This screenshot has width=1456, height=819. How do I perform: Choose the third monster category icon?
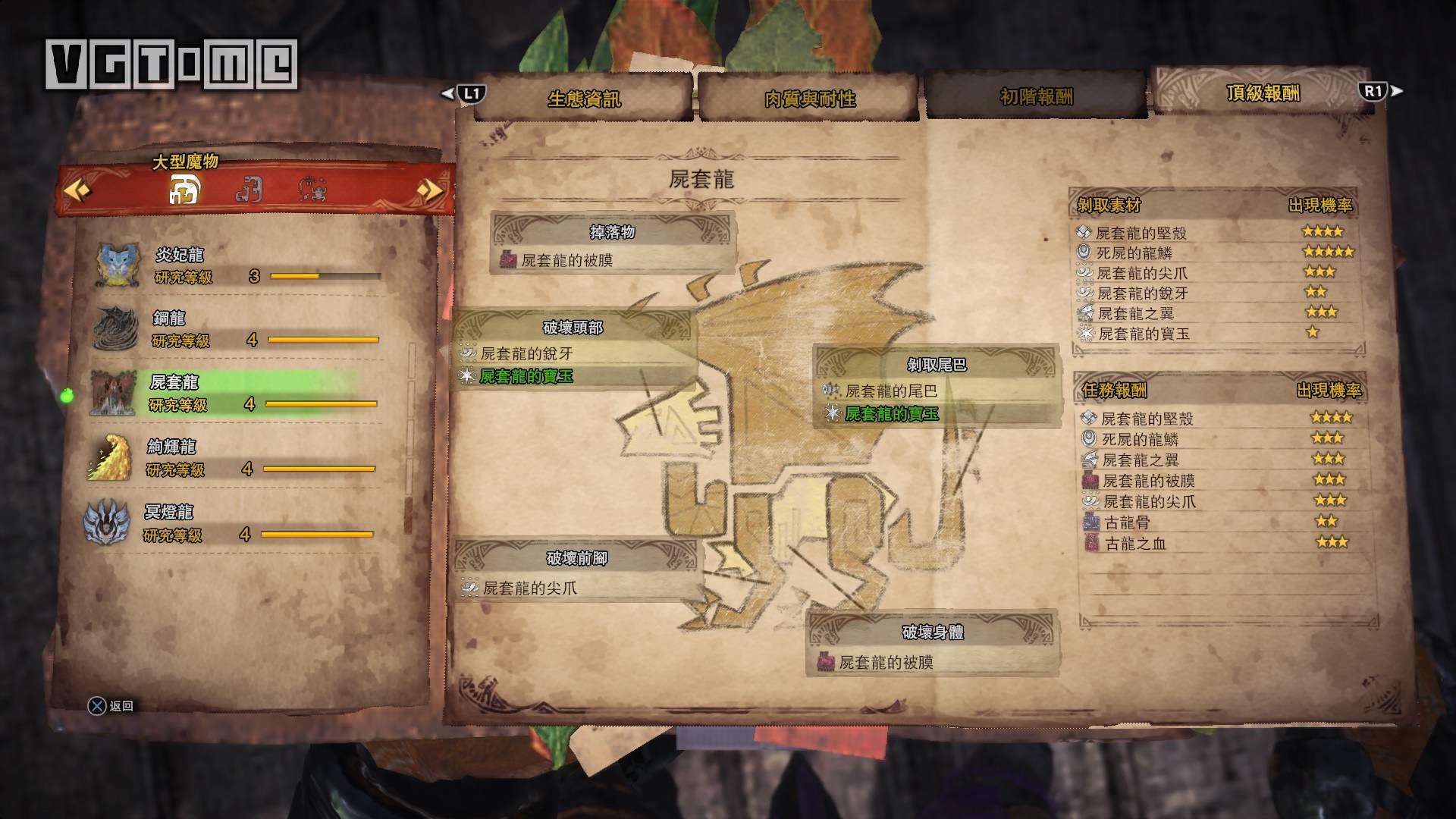click(312, 189)
